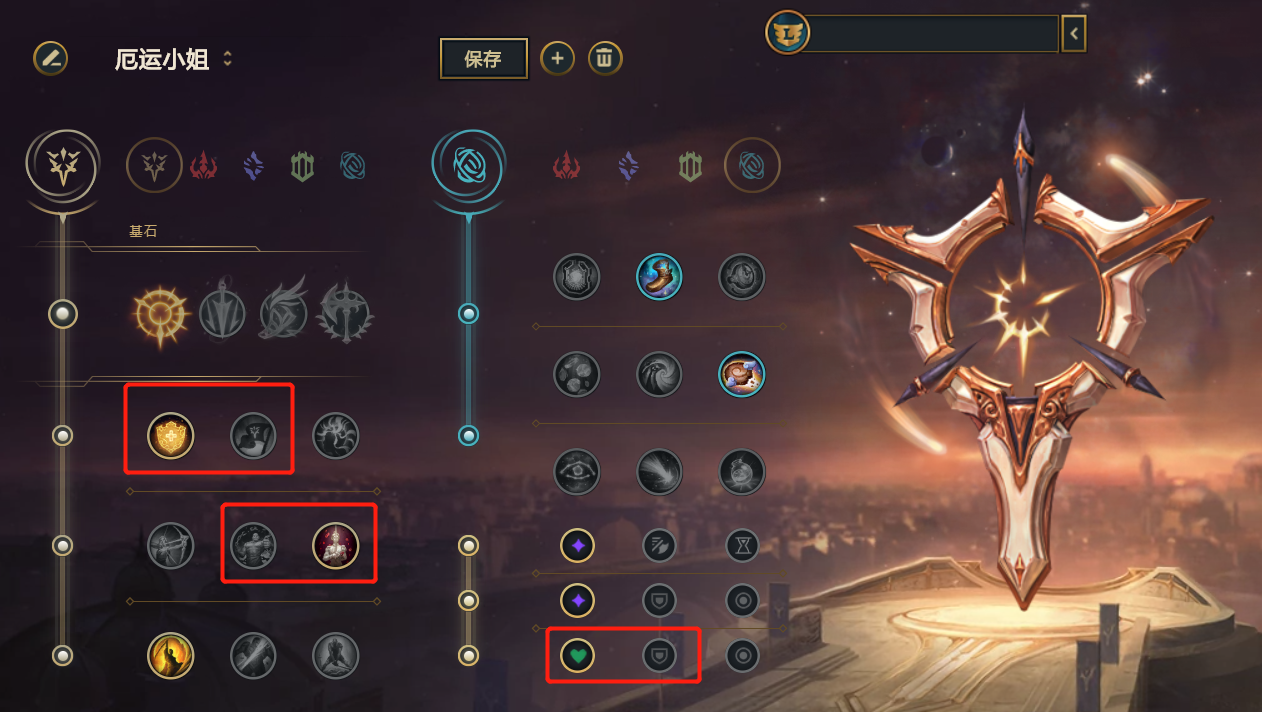This screenshot has width=1262, height=712.
Task: Select the glowing Coup de Grace rune
Action: click(171, 656)
